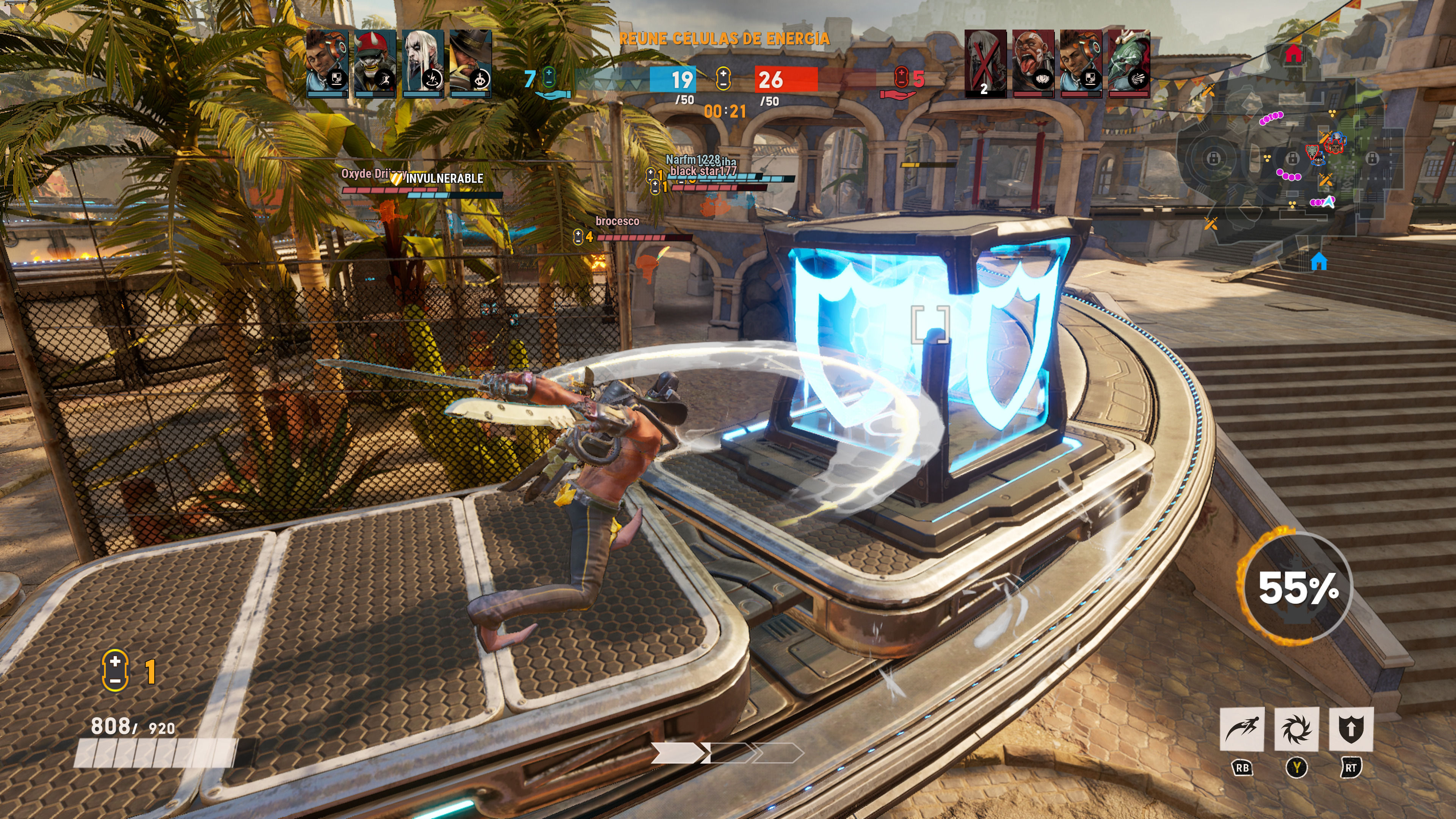Screen dimensions: 1456x819
Task: Select the red home base marker on minimap
Action: 1293,54
